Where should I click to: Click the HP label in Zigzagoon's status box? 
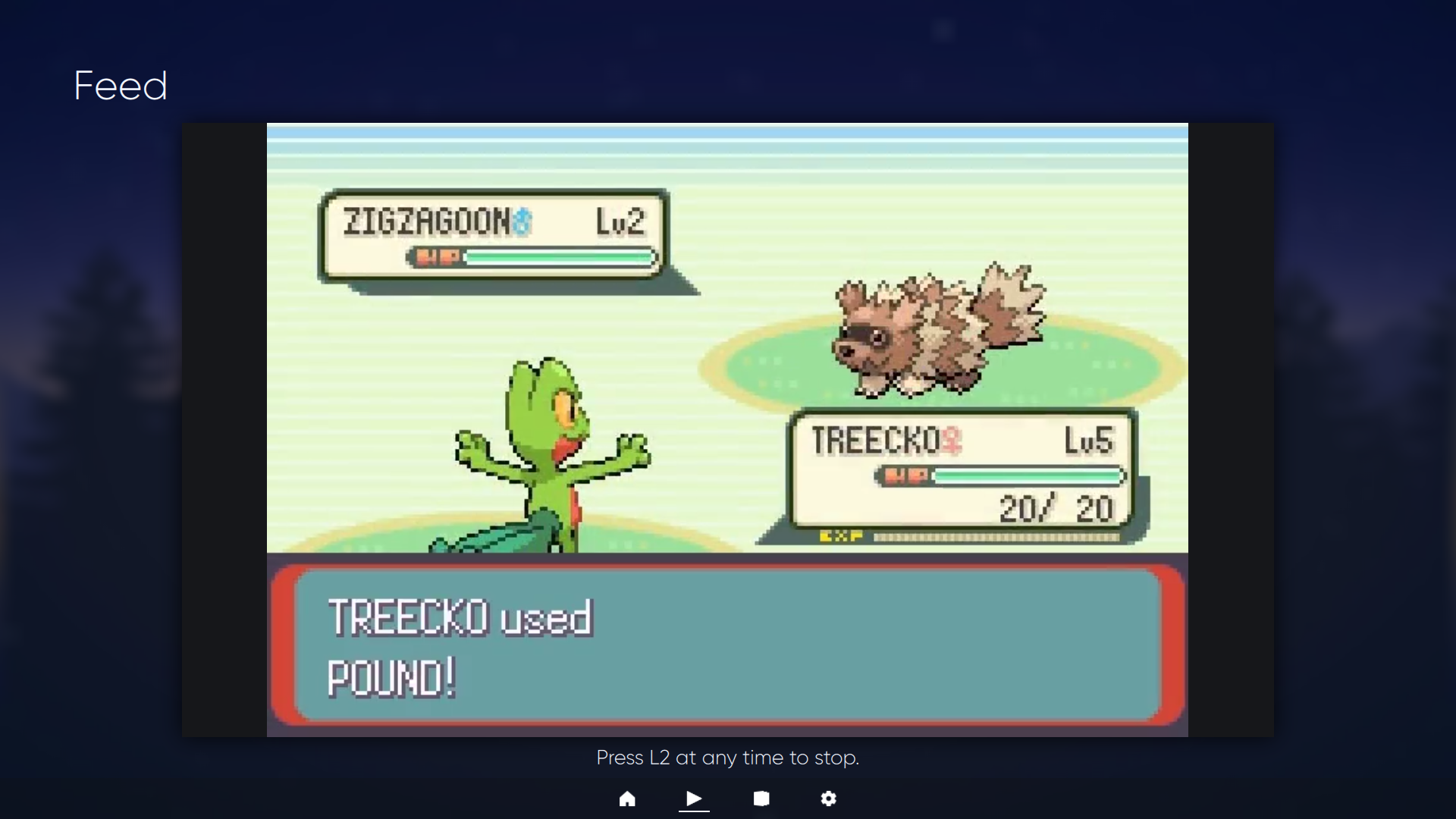438,258
